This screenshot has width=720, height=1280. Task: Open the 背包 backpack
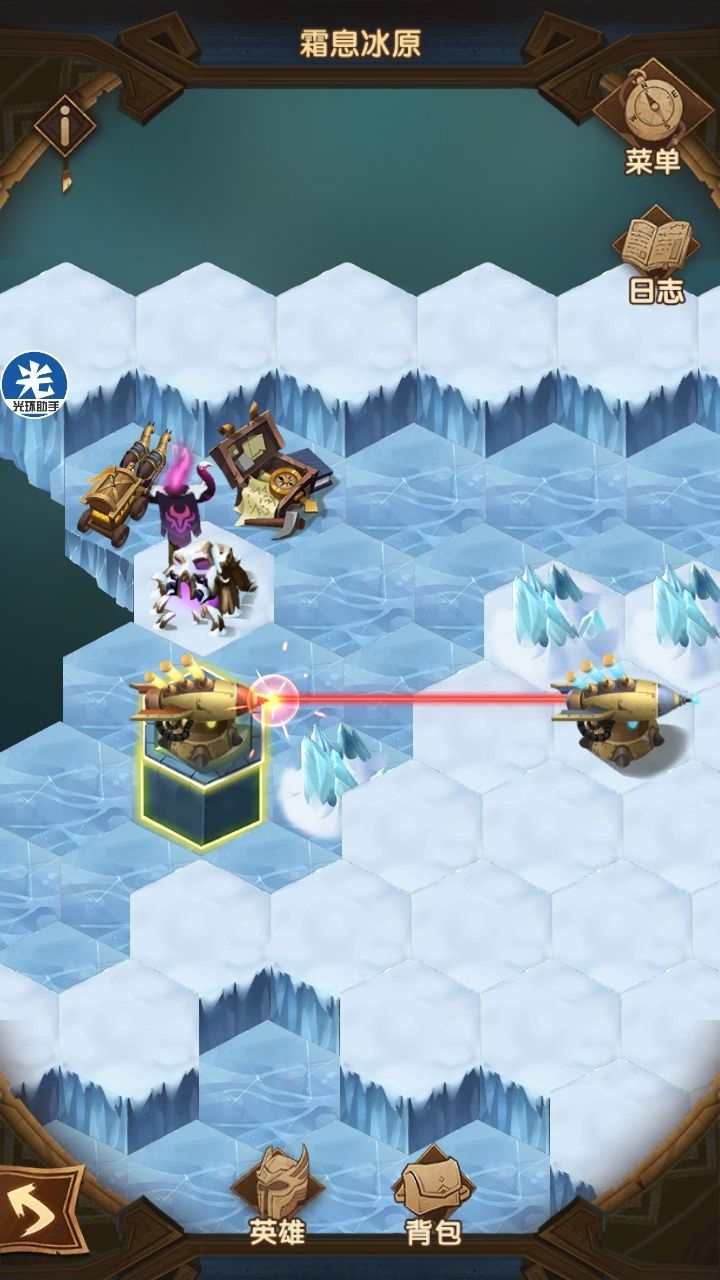click(x=433, y=1197)
